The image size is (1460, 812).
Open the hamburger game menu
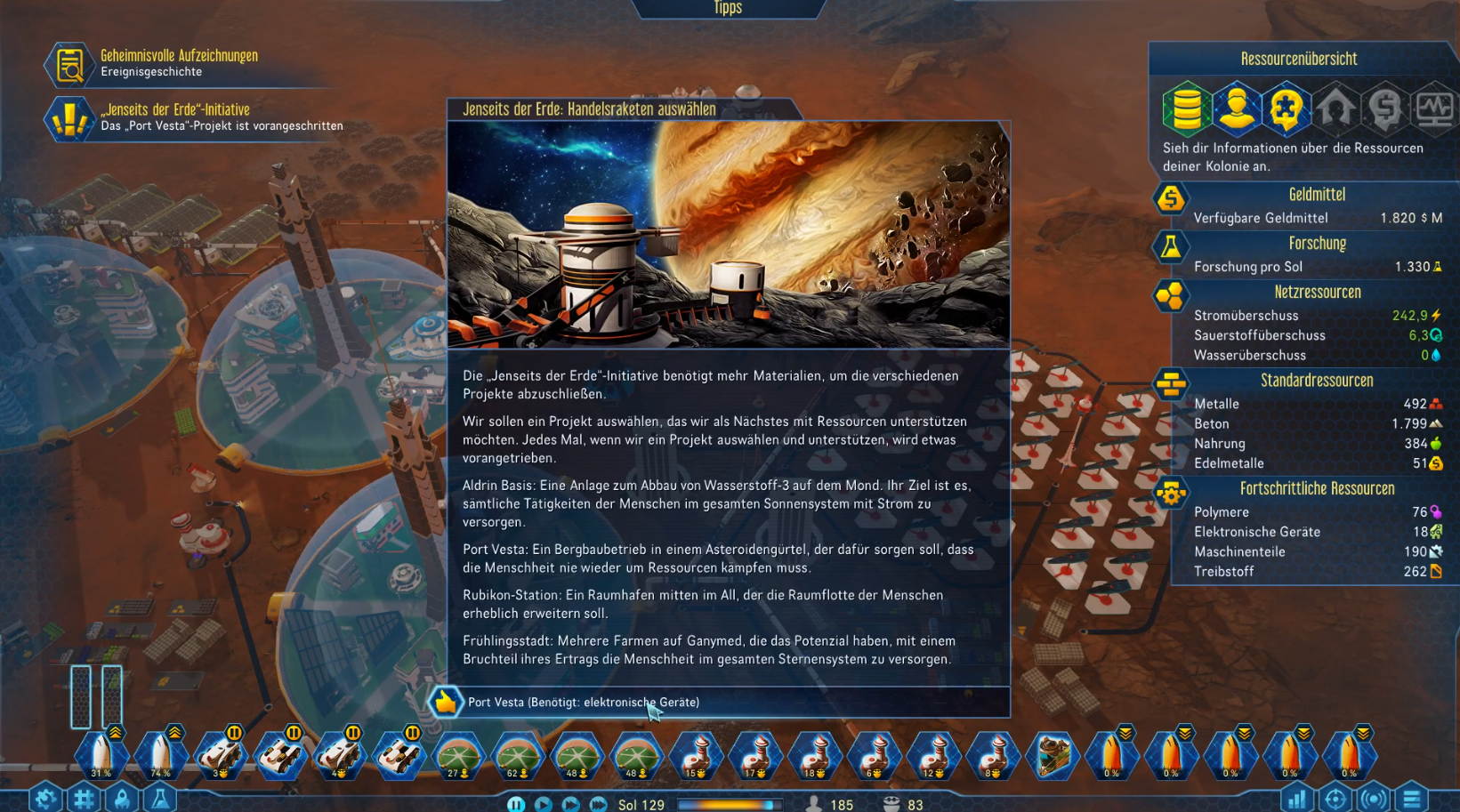(1413, 799)
